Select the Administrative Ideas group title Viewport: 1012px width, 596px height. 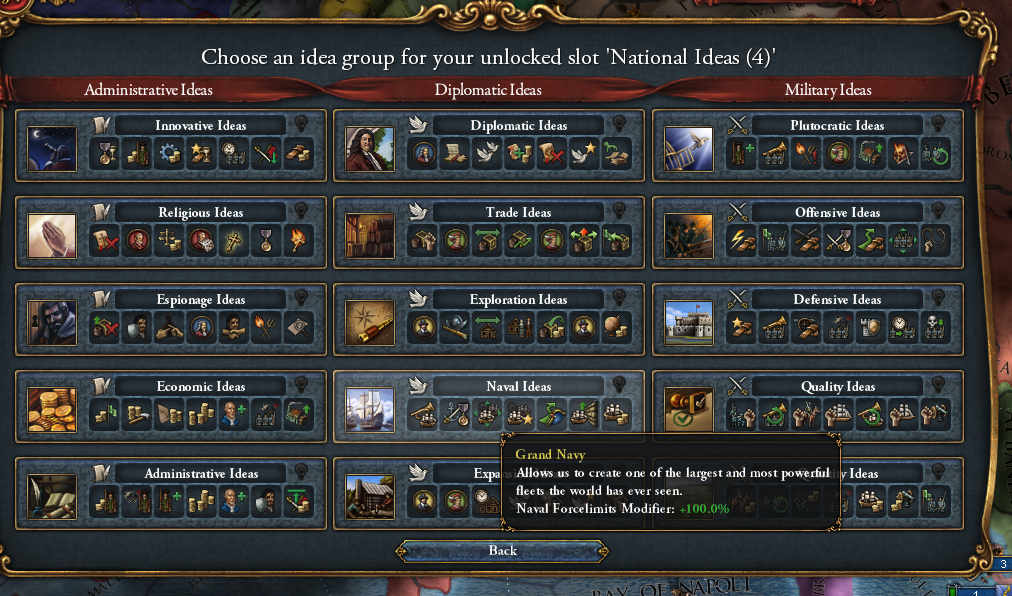[200, 474]
